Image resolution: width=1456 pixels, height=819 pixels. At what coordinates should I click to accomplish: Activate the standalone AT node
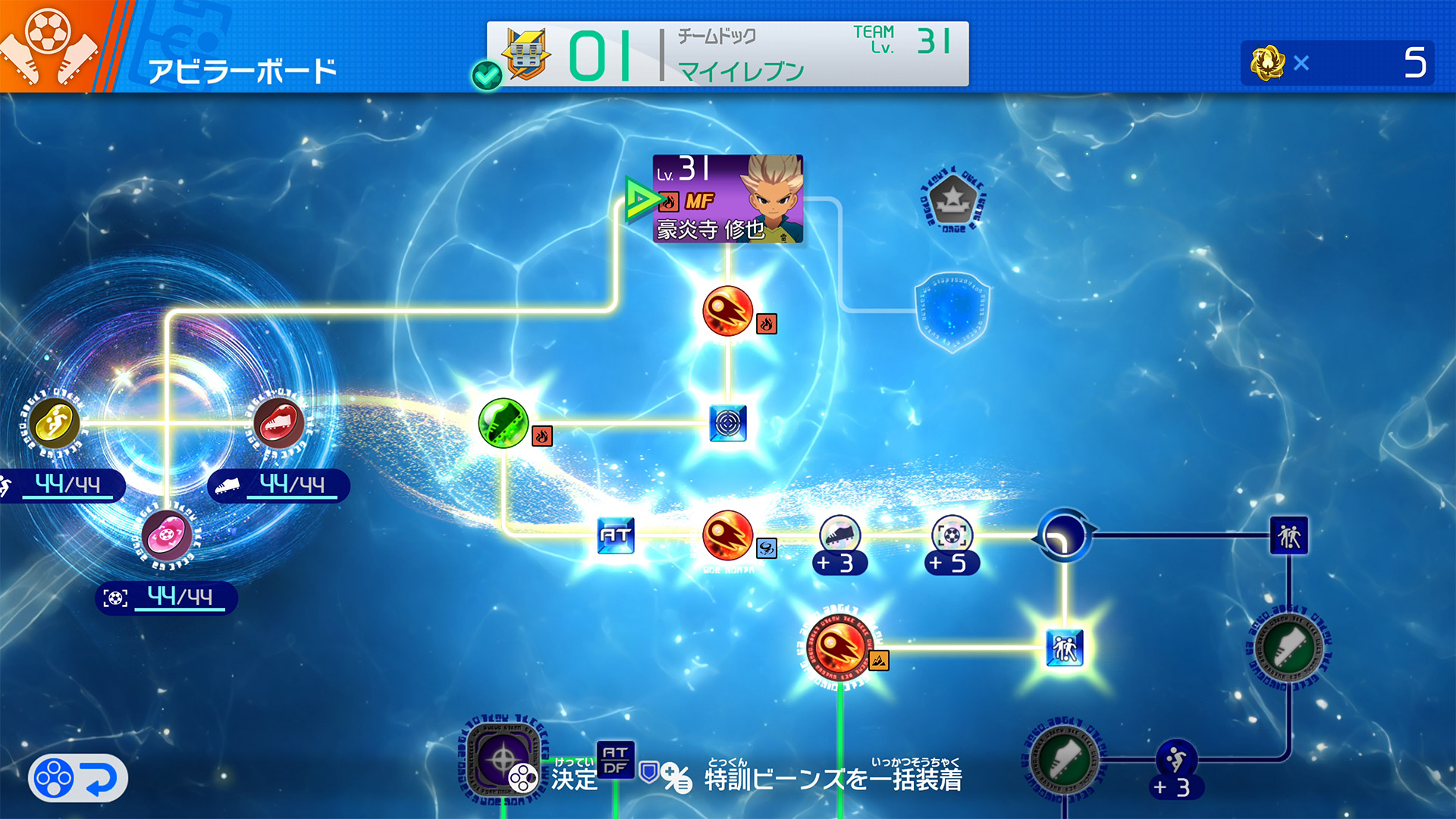click(616, 535)
